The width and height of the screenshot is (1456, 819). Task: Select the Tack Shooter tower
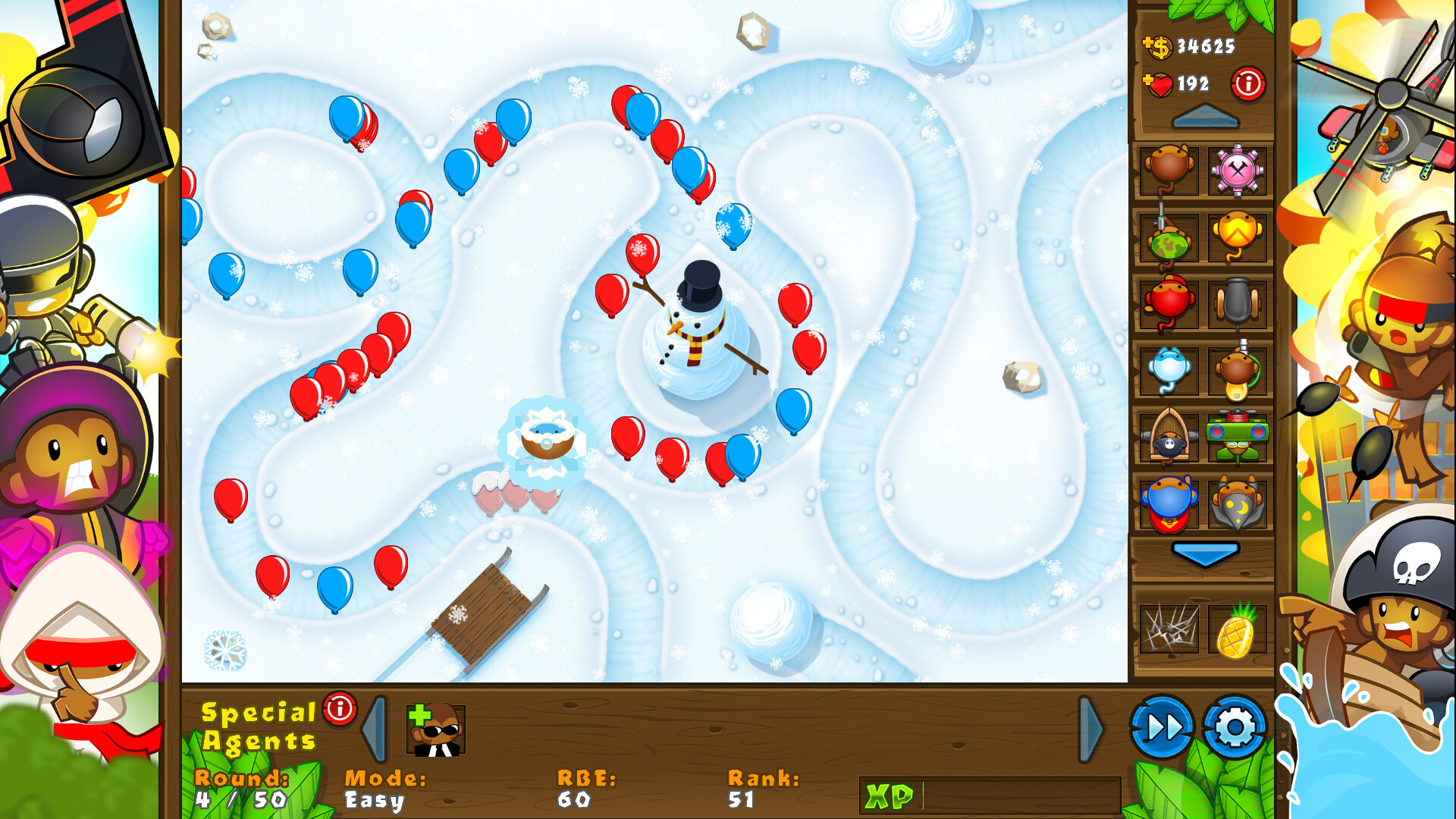(1239, 171)
